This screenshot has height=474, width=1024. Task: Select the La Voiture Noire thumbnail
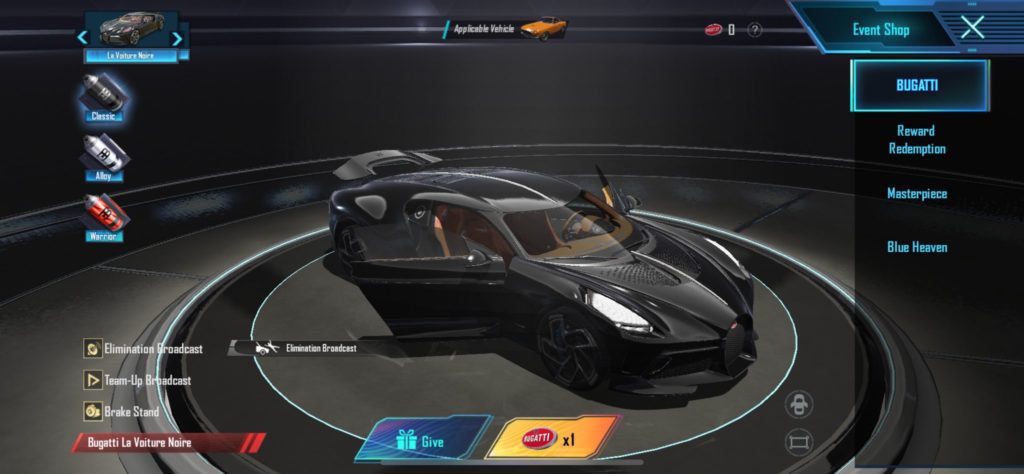[131, 34]
